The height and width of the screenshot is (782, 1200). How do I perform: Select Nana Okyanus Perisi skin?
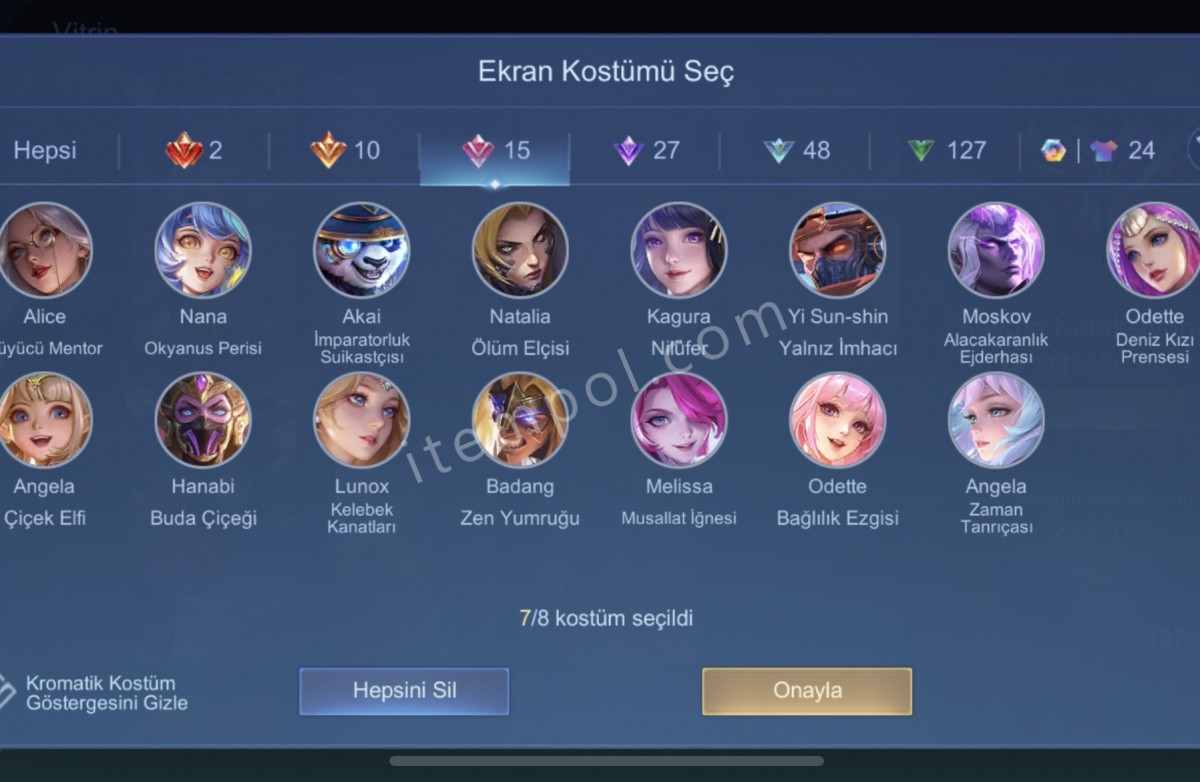[x=203, y=250]
